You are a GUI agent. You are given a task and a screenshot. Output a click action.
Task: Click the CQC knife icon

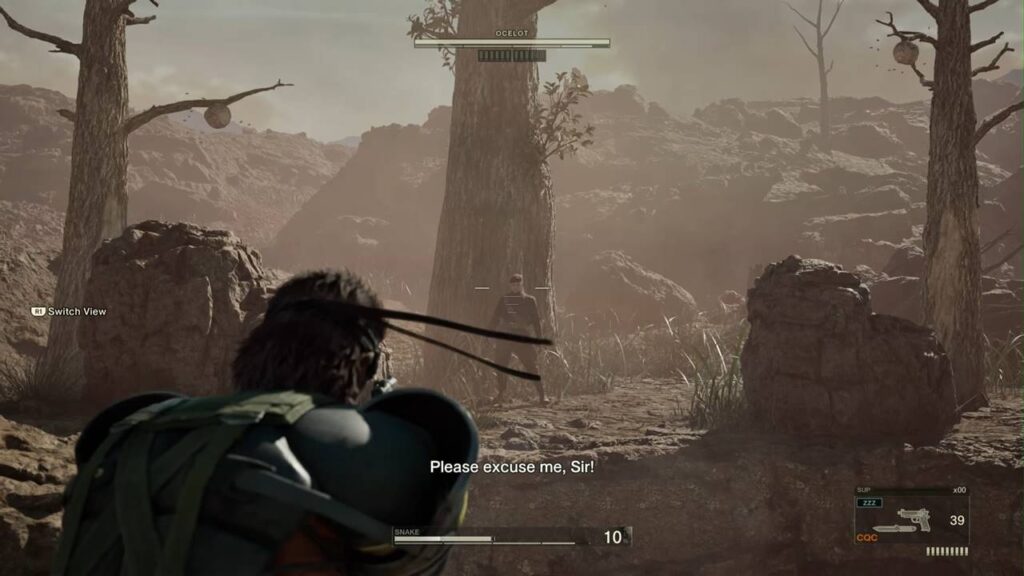tap(889, 530)
